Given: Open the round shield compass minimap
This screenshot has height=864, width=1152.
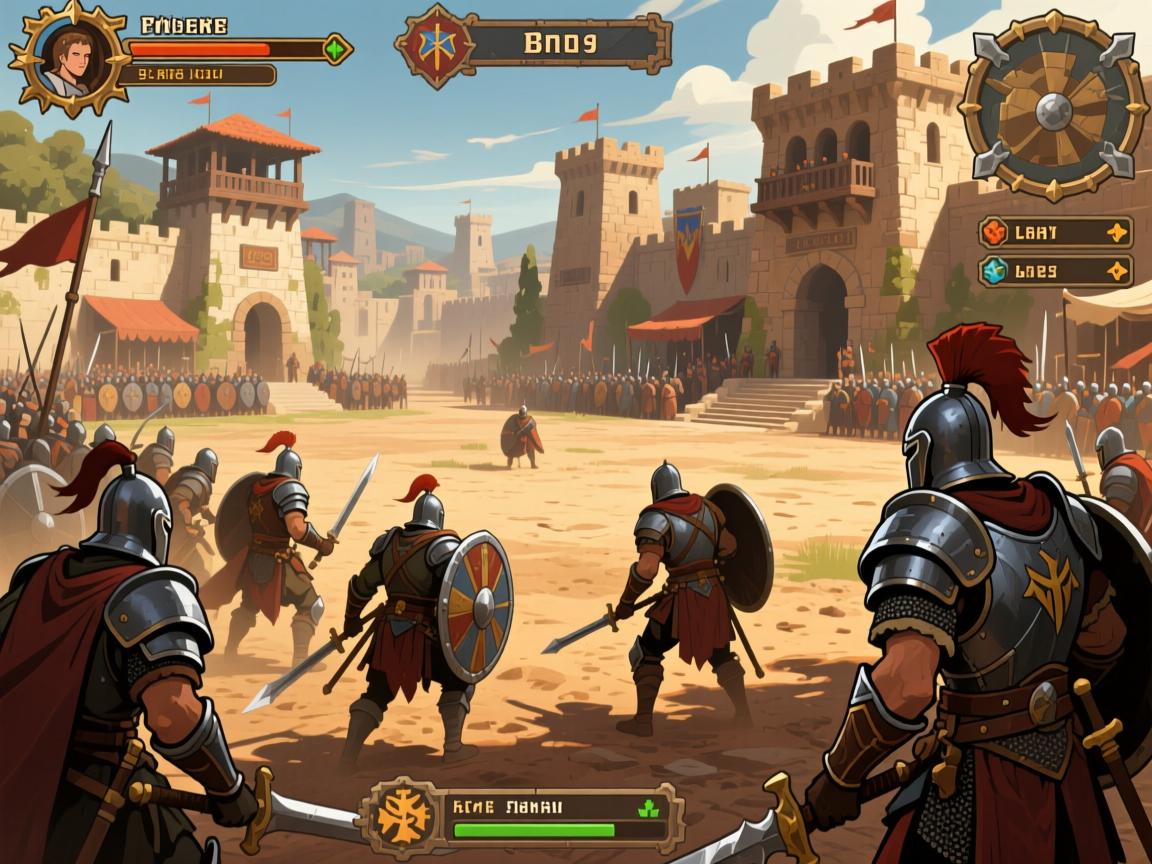Looking at the screenshot, I should [x=1053, y=106].
